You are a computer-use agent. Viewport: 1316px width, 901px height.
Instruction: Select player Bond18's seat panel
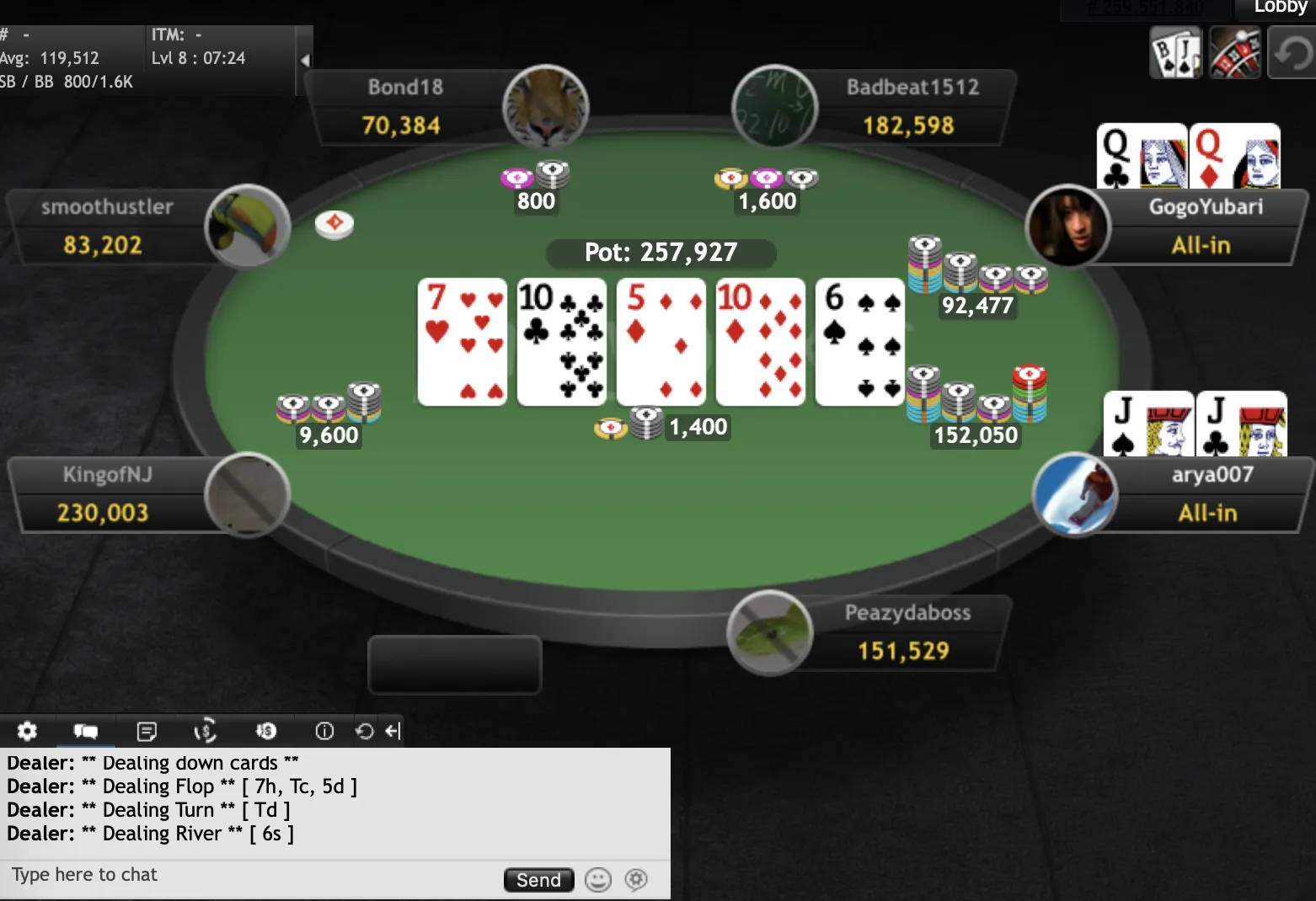tap(404, 107)
